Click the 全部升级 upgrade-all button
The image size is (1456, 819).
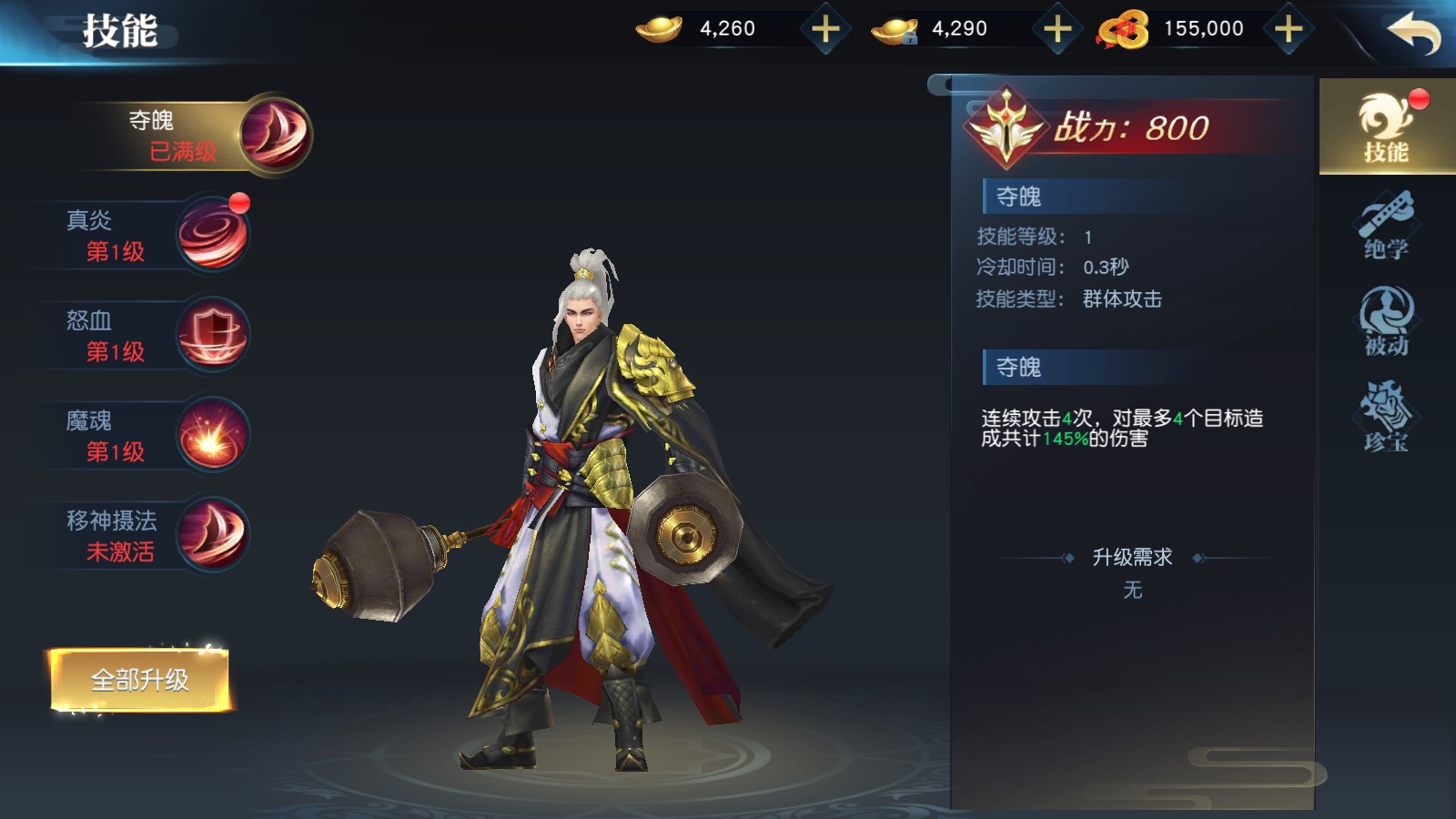pyautogui.click(x=139, y=680)
